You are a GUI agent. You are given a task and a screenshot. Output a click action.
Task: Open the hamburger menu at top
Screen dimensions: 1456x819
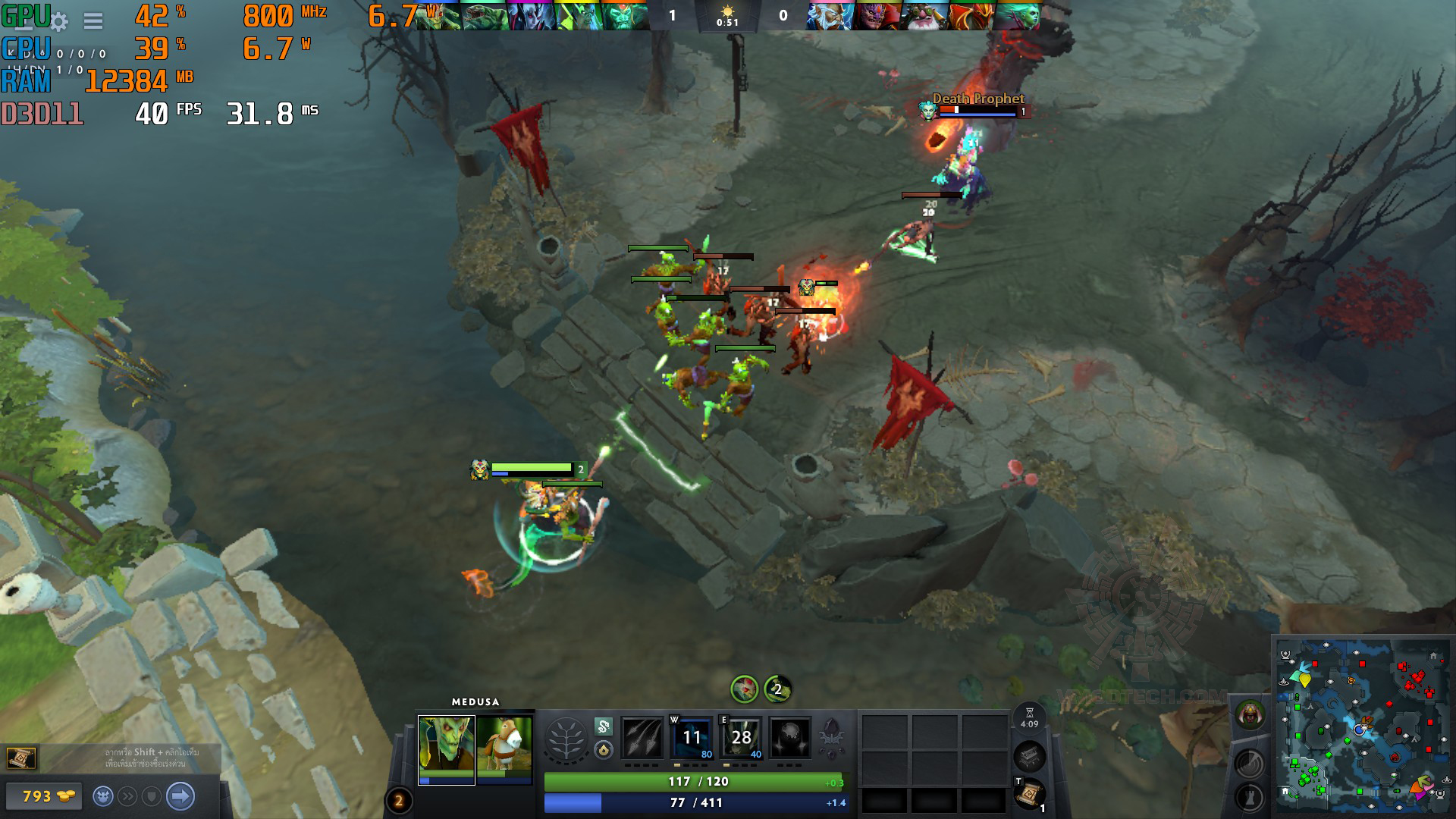(93, 21)
